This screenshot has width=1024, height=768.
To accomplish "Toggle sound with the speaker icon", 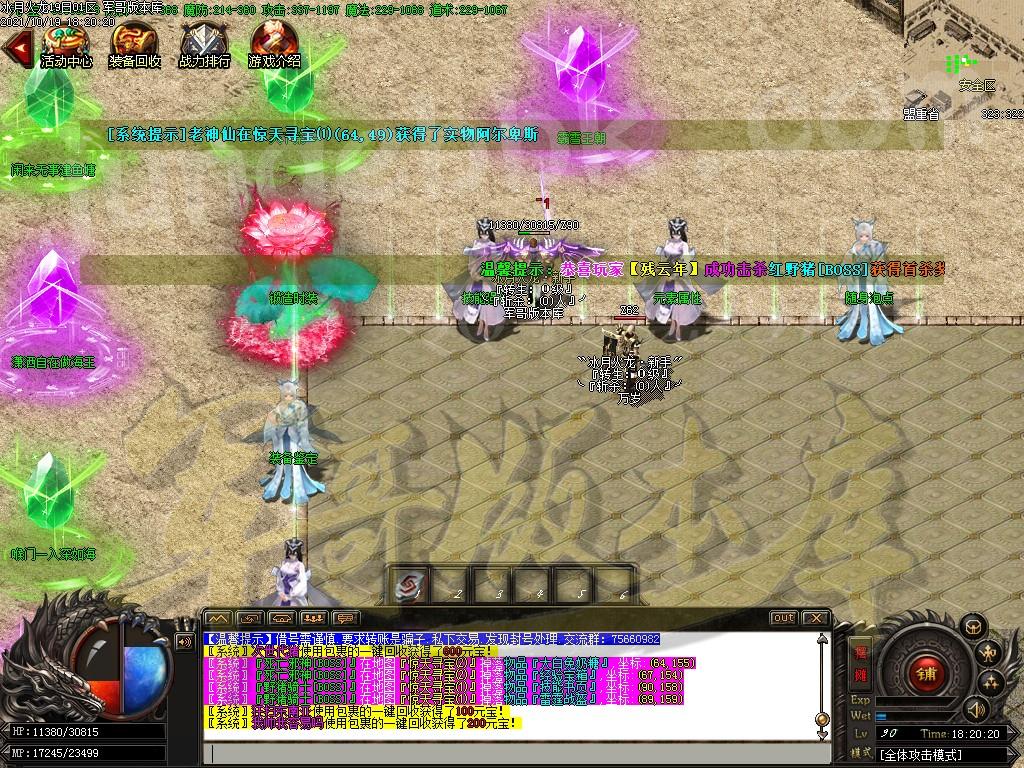I will pyautogui.click(x=977, y=710).
